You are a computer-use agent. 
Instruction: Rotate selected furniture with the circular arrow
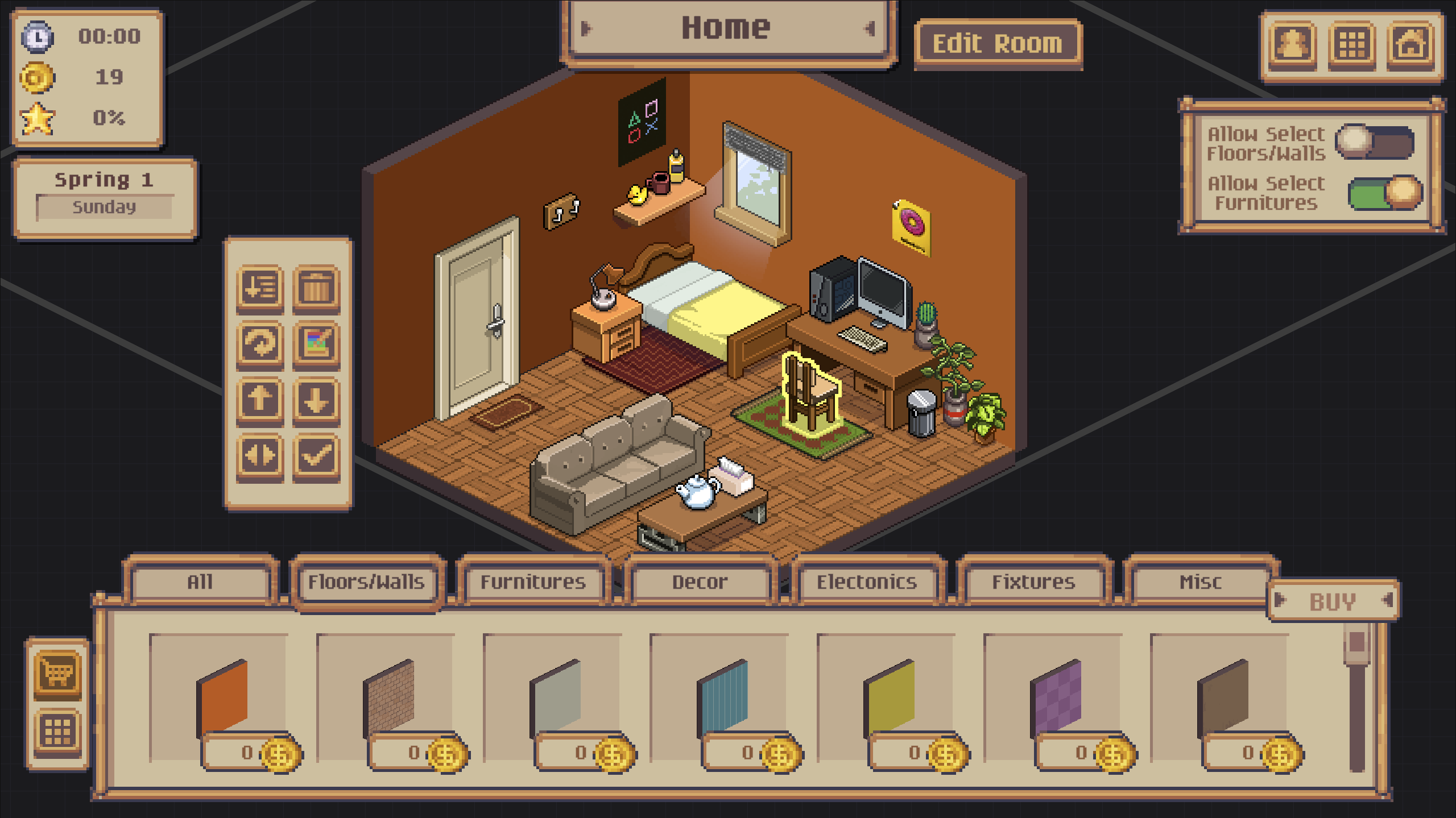click(x=260, y=344)
